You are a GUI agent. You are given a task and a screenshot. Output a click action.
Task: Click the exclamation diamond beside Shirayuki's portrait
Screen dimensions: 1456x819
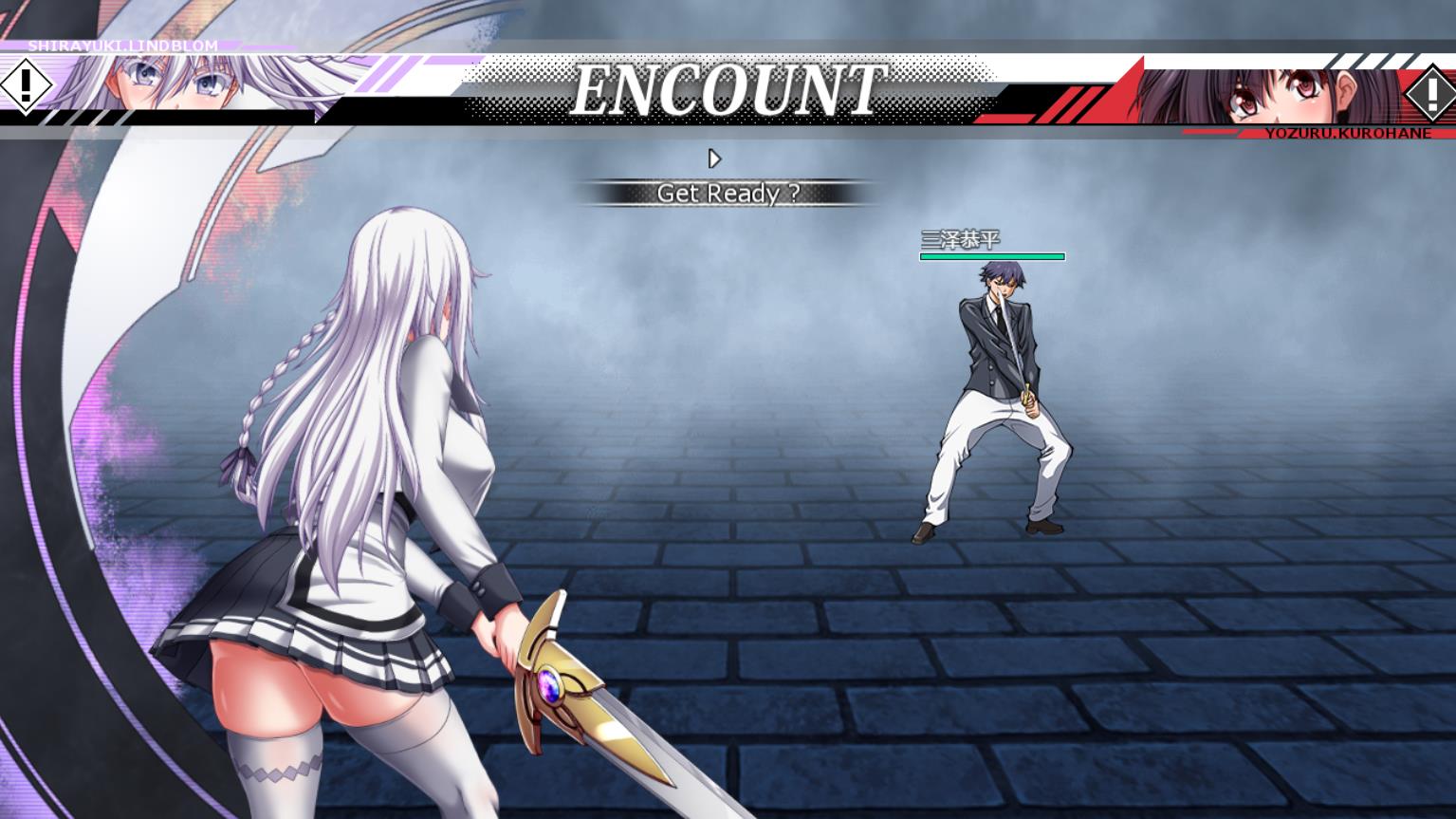[25, 85]
